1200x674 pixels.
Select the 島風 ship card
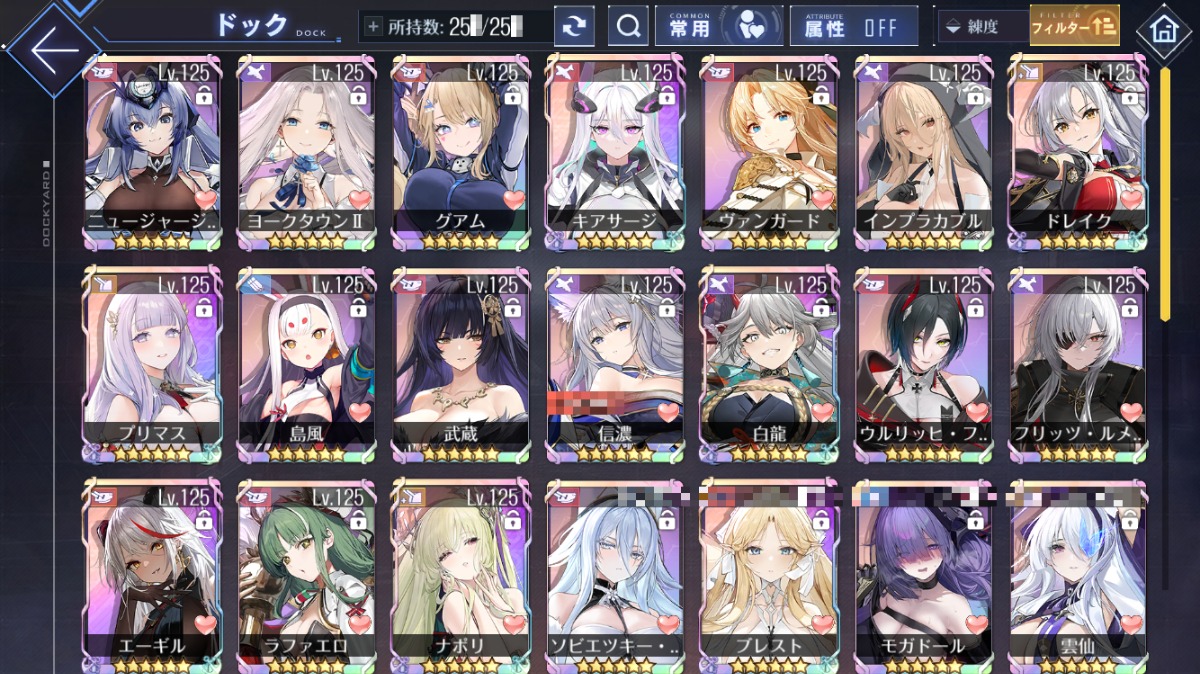point(307,365)
